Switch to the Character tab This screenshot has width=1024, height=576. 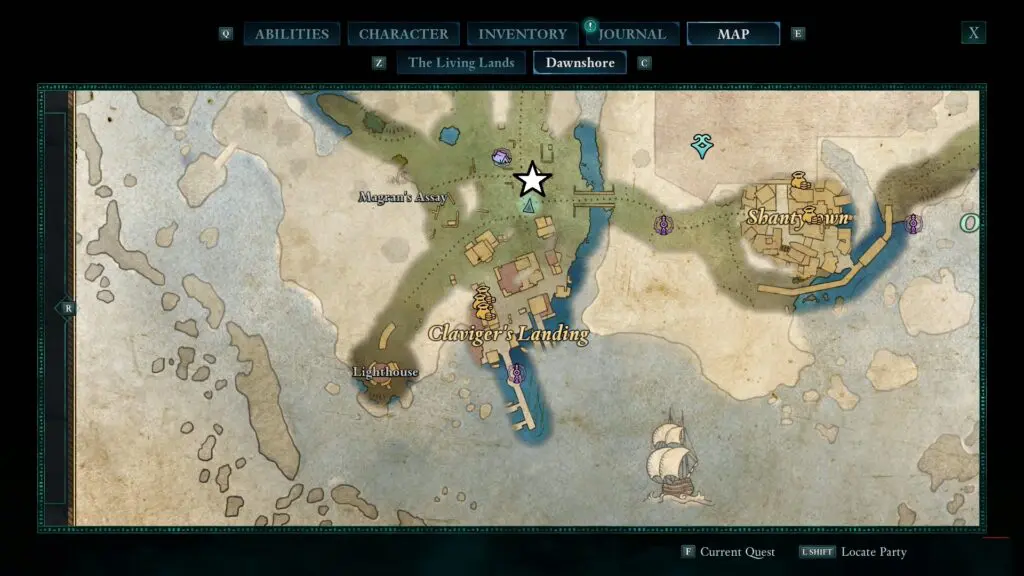(404, 34)
